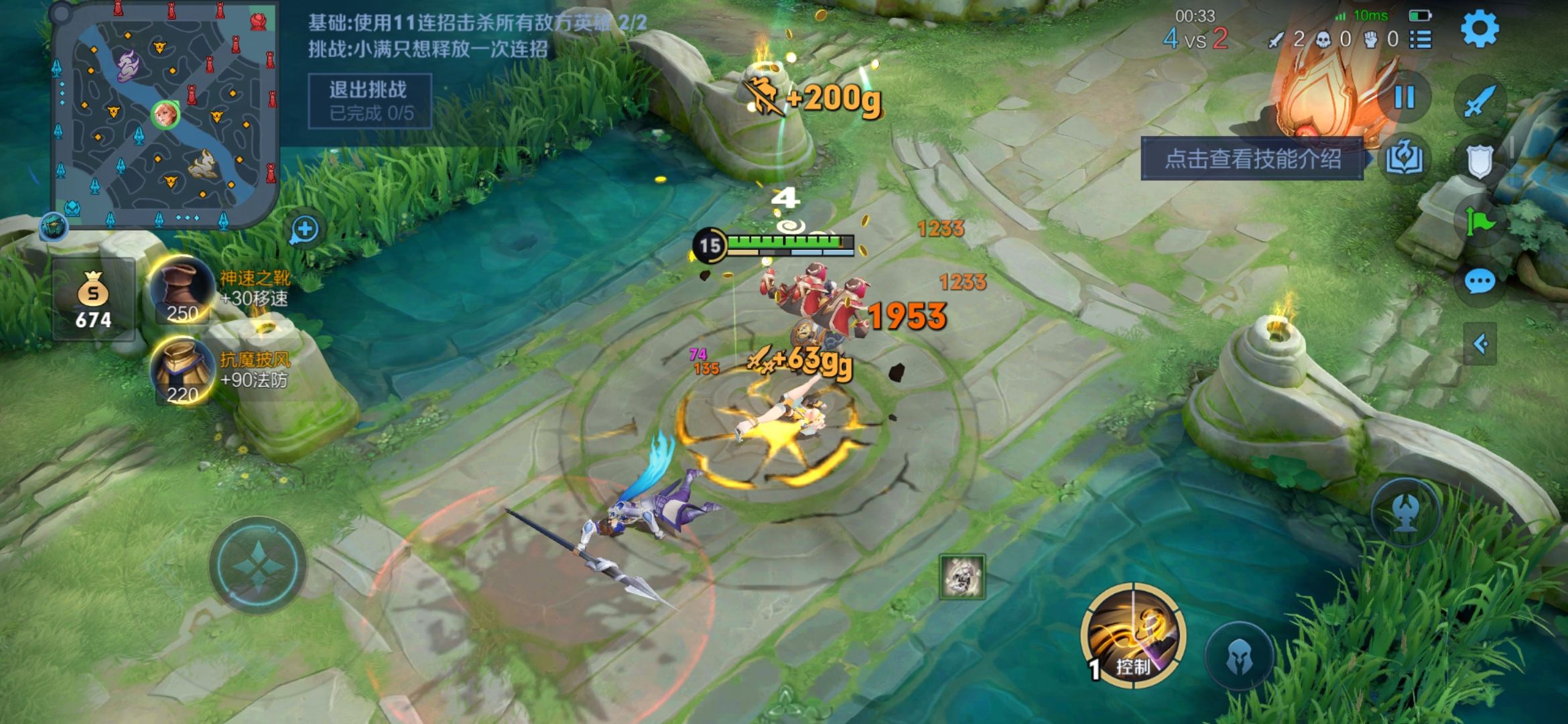The image size is (1568, 724).
Task: Open the settings gear menu
Action: click(1479, 29)
